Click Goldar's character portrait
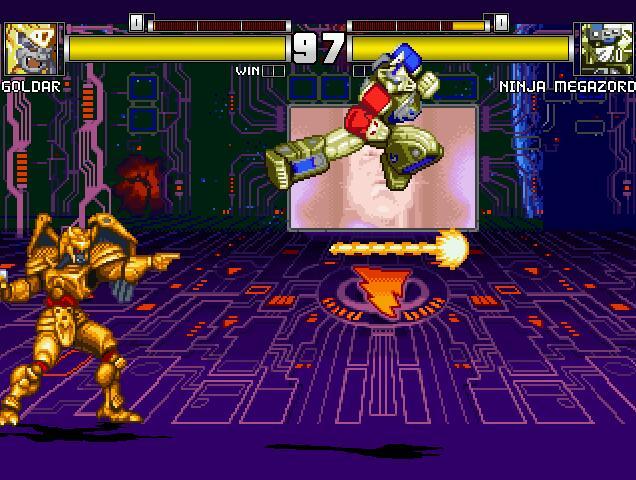The height and width of the screenshot is (480, 636). tap(33, 48)
